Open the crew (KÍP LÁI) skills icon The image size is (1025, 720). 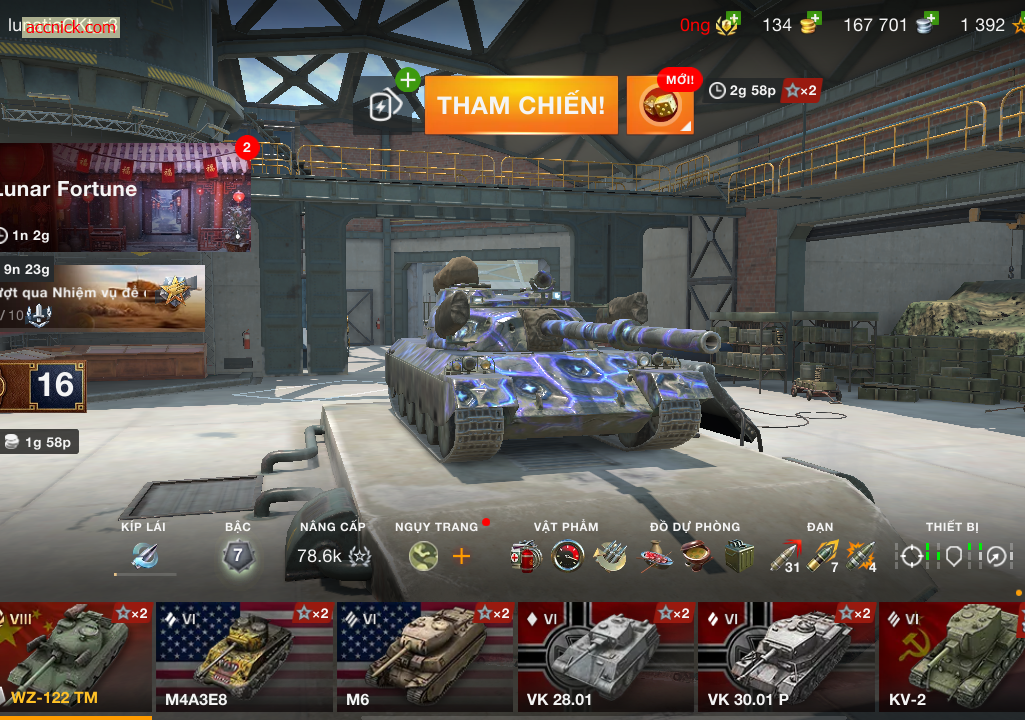[x=144, y=556]
